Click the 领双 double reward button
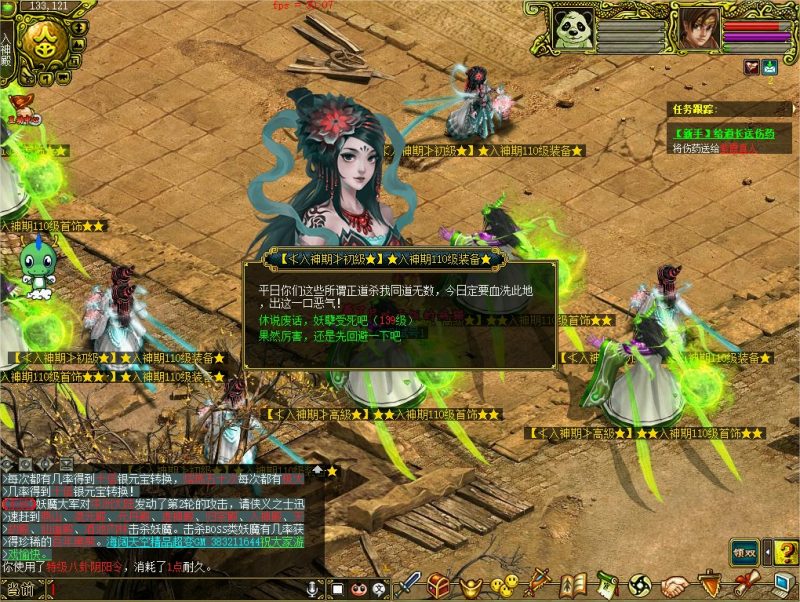 pyautogui.click(x=743, y=552)
